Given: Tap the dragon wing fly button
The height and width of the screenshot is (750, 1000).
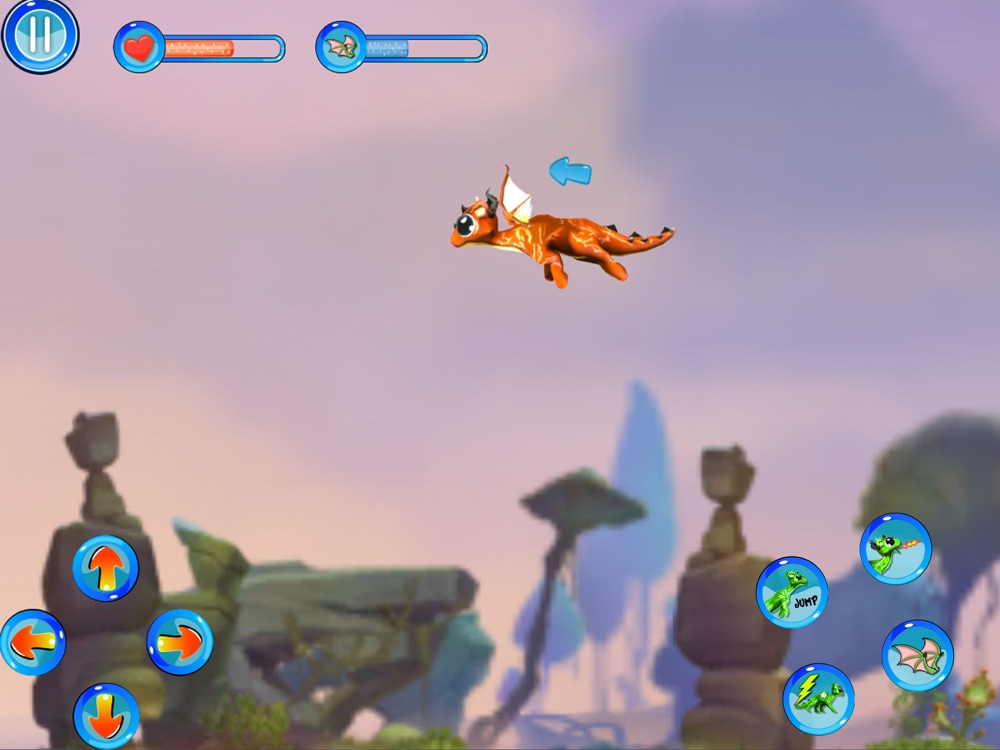Looking at the screenshot, I should (x=917, y=655).
